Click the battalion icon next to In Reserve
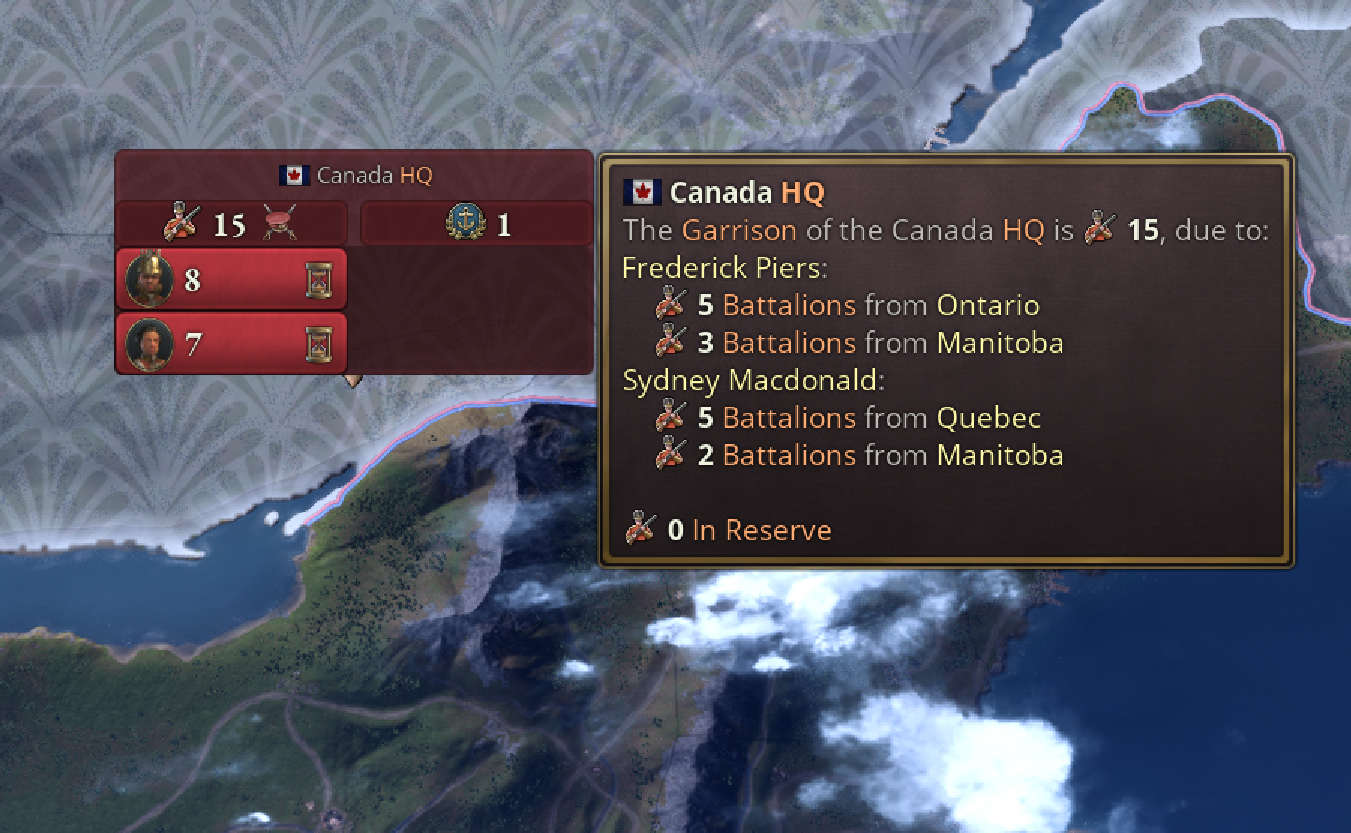The image size is (1351, 833). 638,528
